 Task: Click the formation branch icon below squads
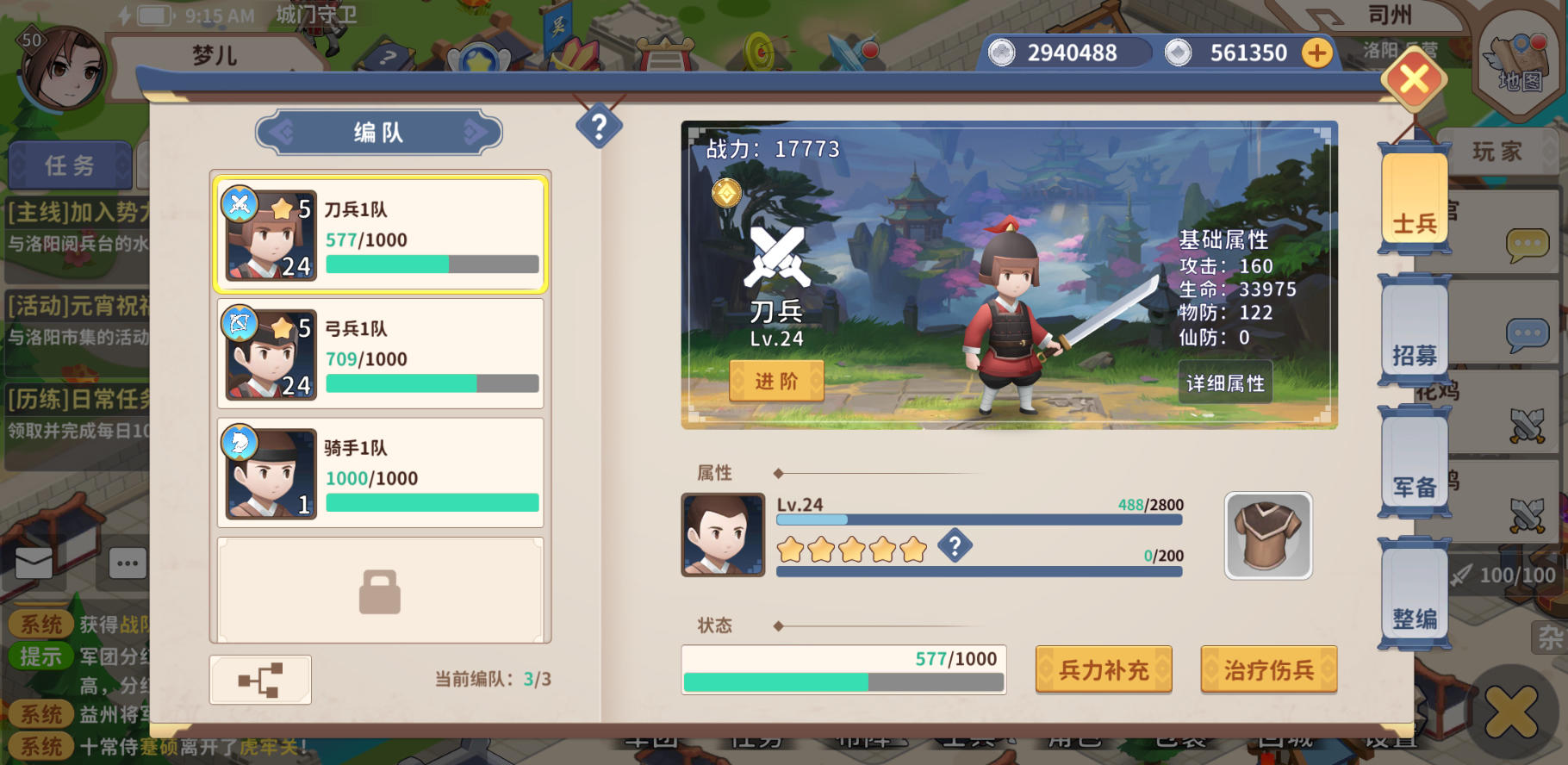coord(260,679)
